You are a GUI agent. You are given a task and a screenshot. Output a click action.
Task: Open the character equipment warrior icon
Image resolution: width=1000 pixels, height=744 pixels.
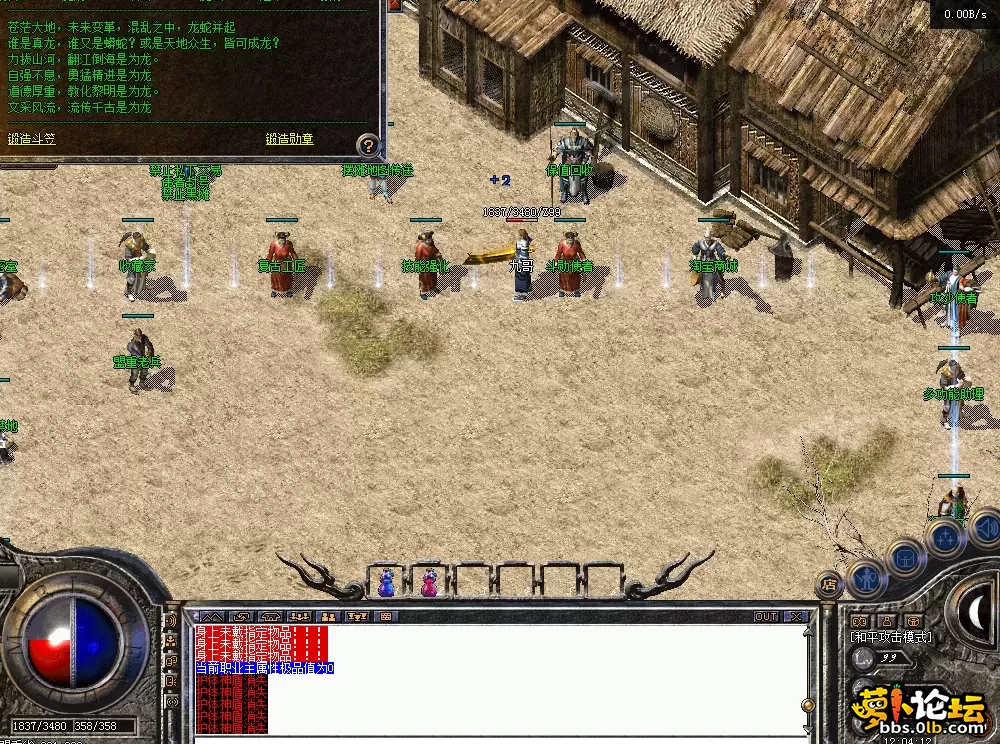866,578
